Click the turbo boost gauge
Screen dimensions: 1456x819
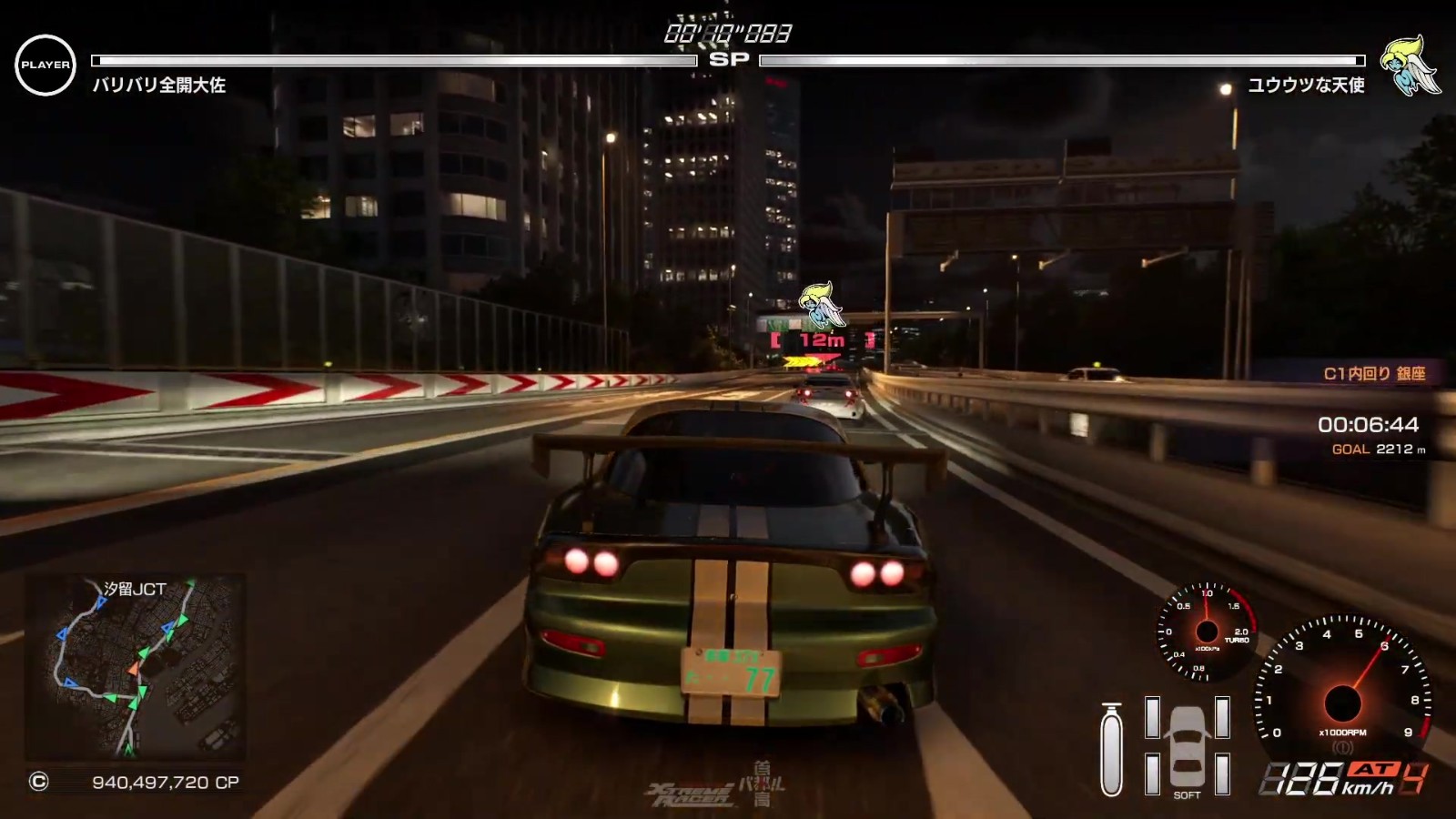(x=1207, y=632)
